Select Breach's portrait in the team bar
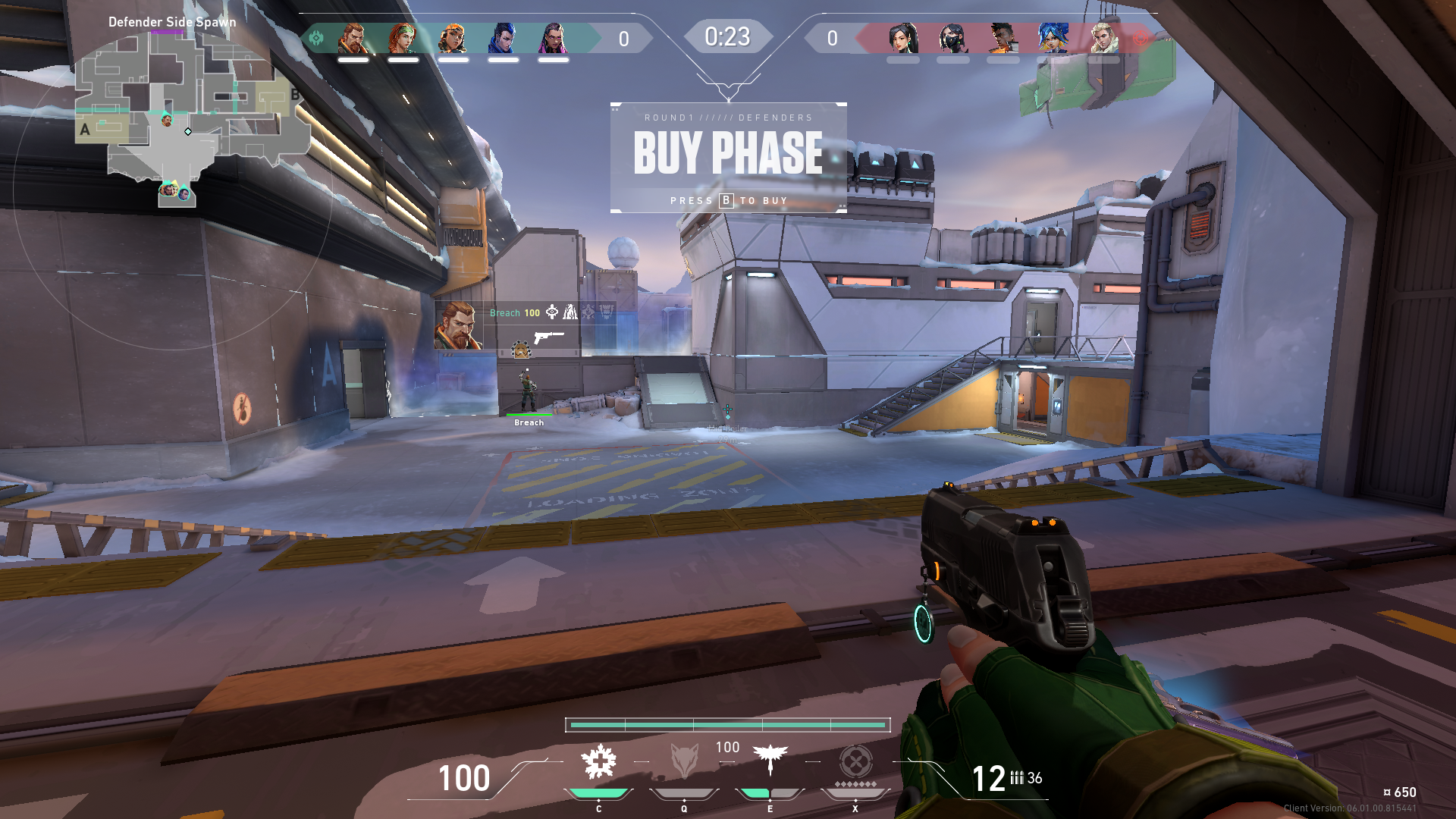1456x819 pixels. [353, 38]
